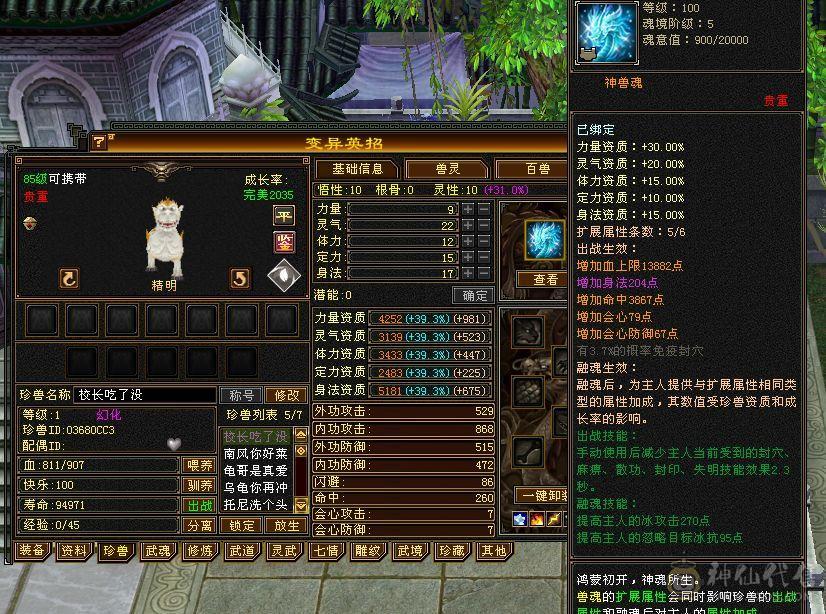Image resolution: width=826 pixels, height=614 pixels.
Task: Open the 基础信息 tab
Action: [358, 169]
